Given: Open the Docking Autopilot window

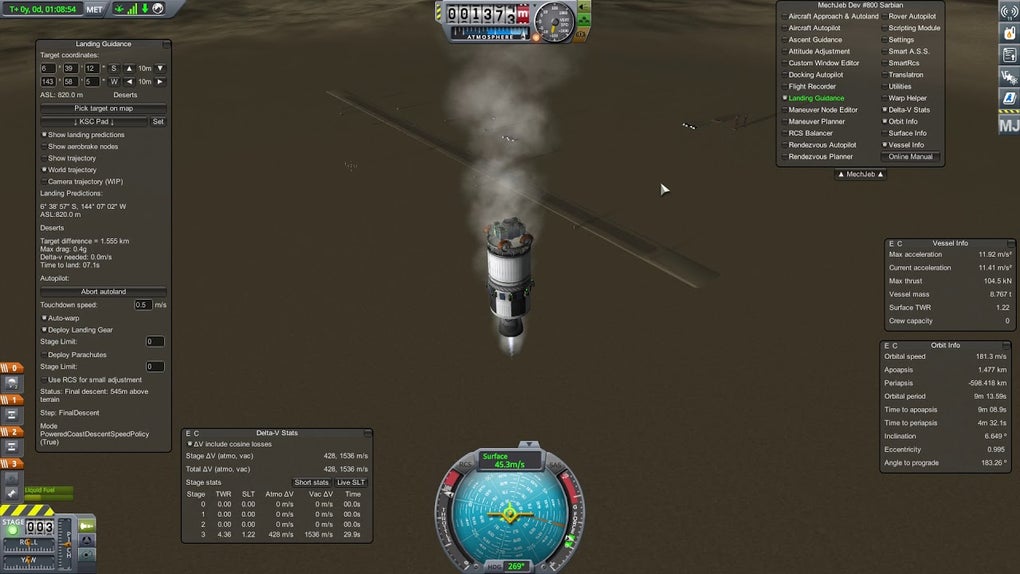Looking at the screenshot, I should [x=815, y=75].
